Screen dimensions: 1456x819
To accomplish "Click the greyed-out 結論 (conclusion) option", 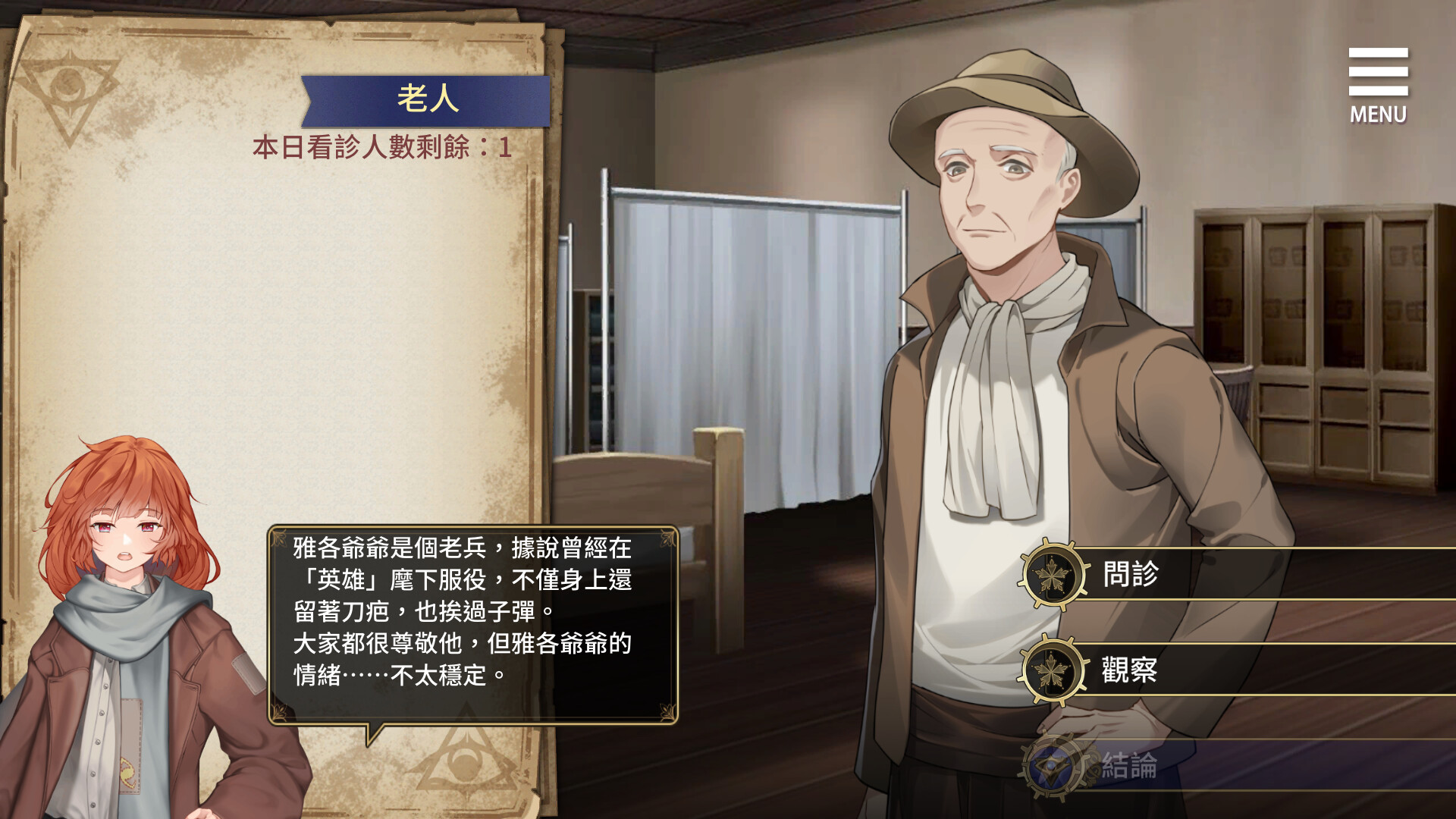I will (1130, 766).
